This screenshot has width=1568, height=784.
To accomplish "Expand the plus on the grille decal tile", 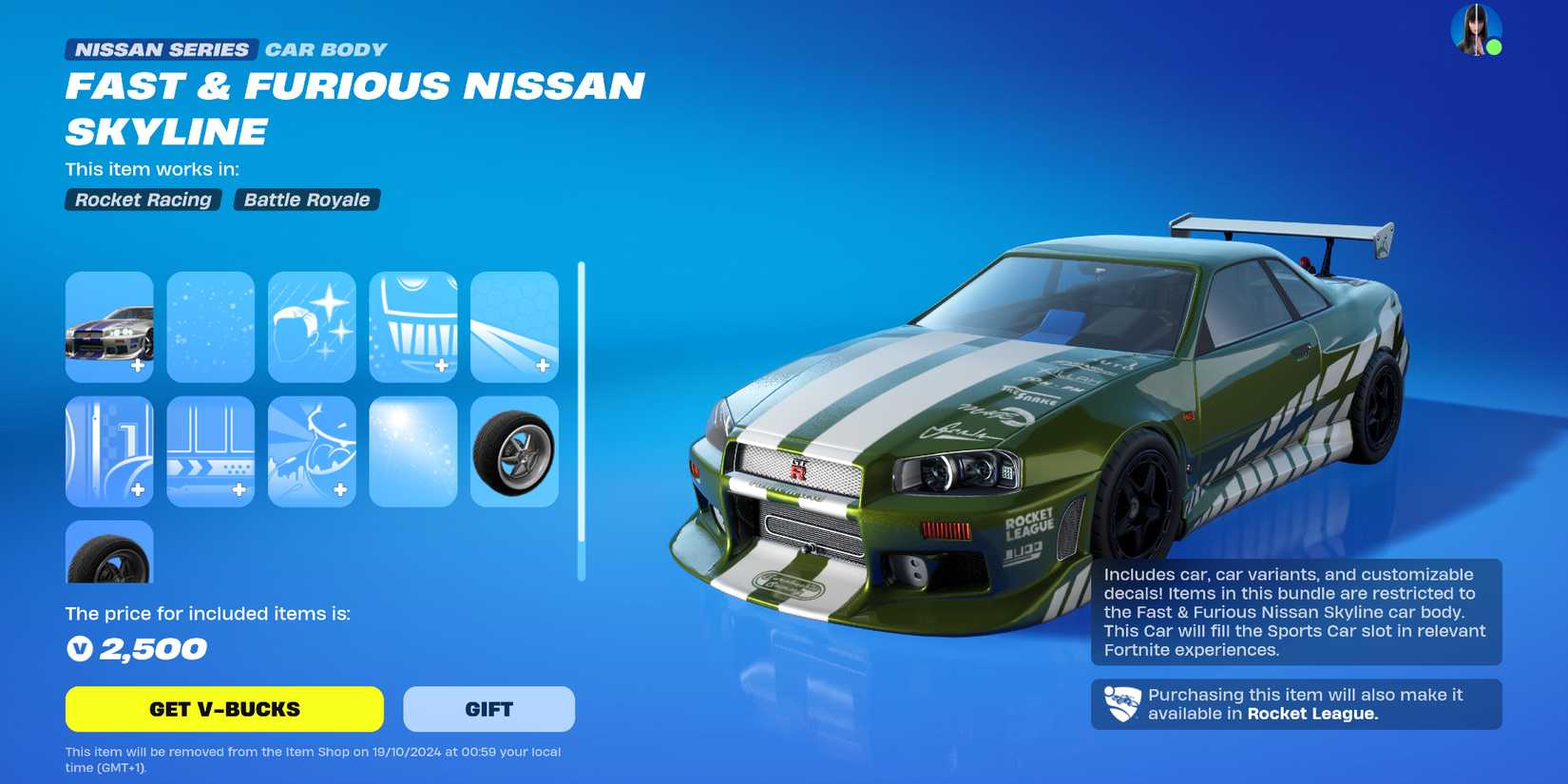I will [440, 364].
